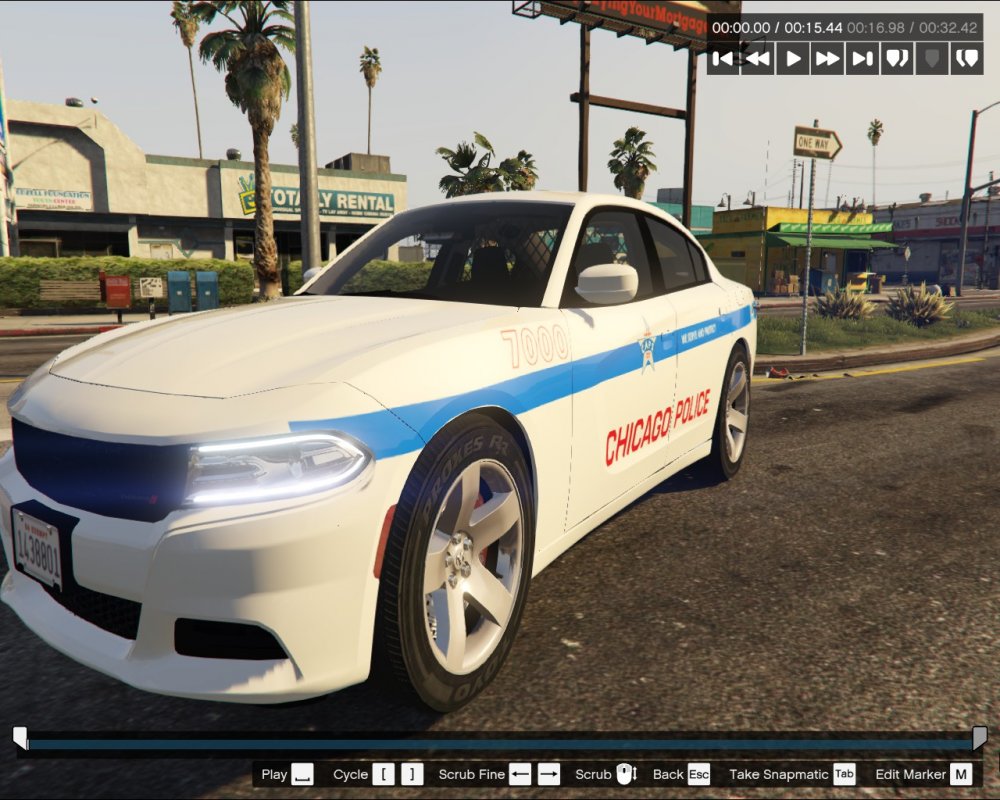
Task: Click the blue timeline bar to scrub
Action: click(x=500, y=744)
